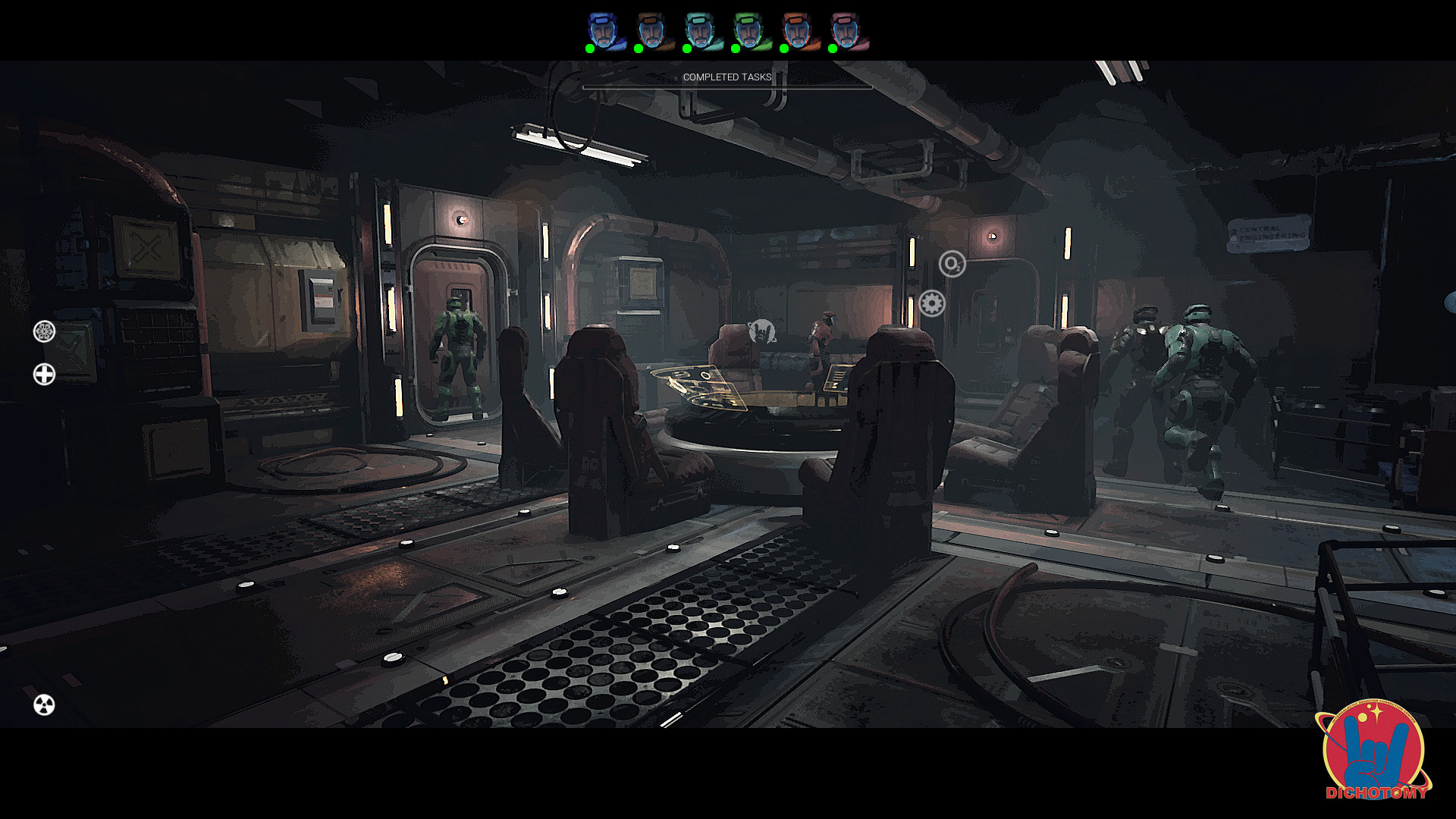This screenshot has height=819, width=1456.
Task: Click the snowflake cooling icon on the left
Action: [x=43, y=331]
